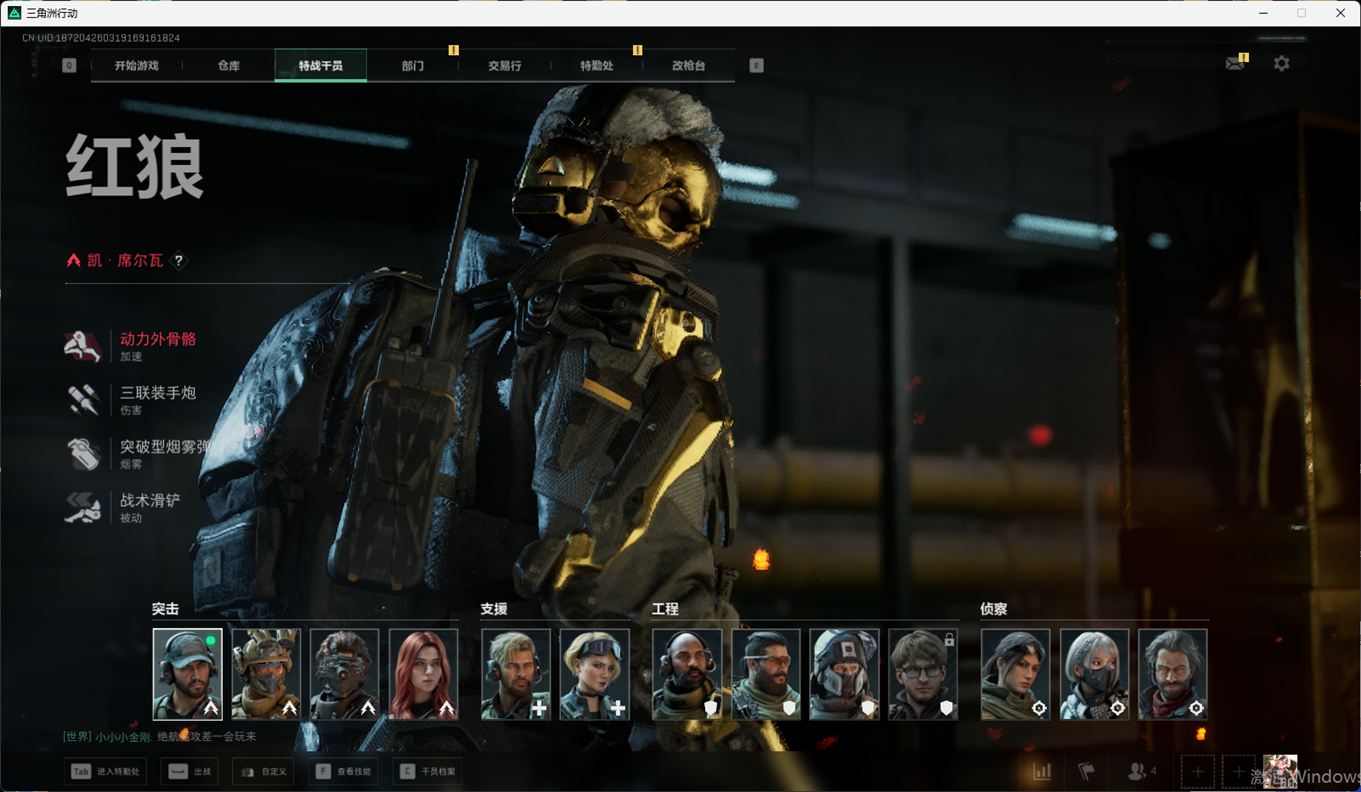
Task: Click the 自定义 customize button
Action: pyautogui.click(x=263, y=772)
